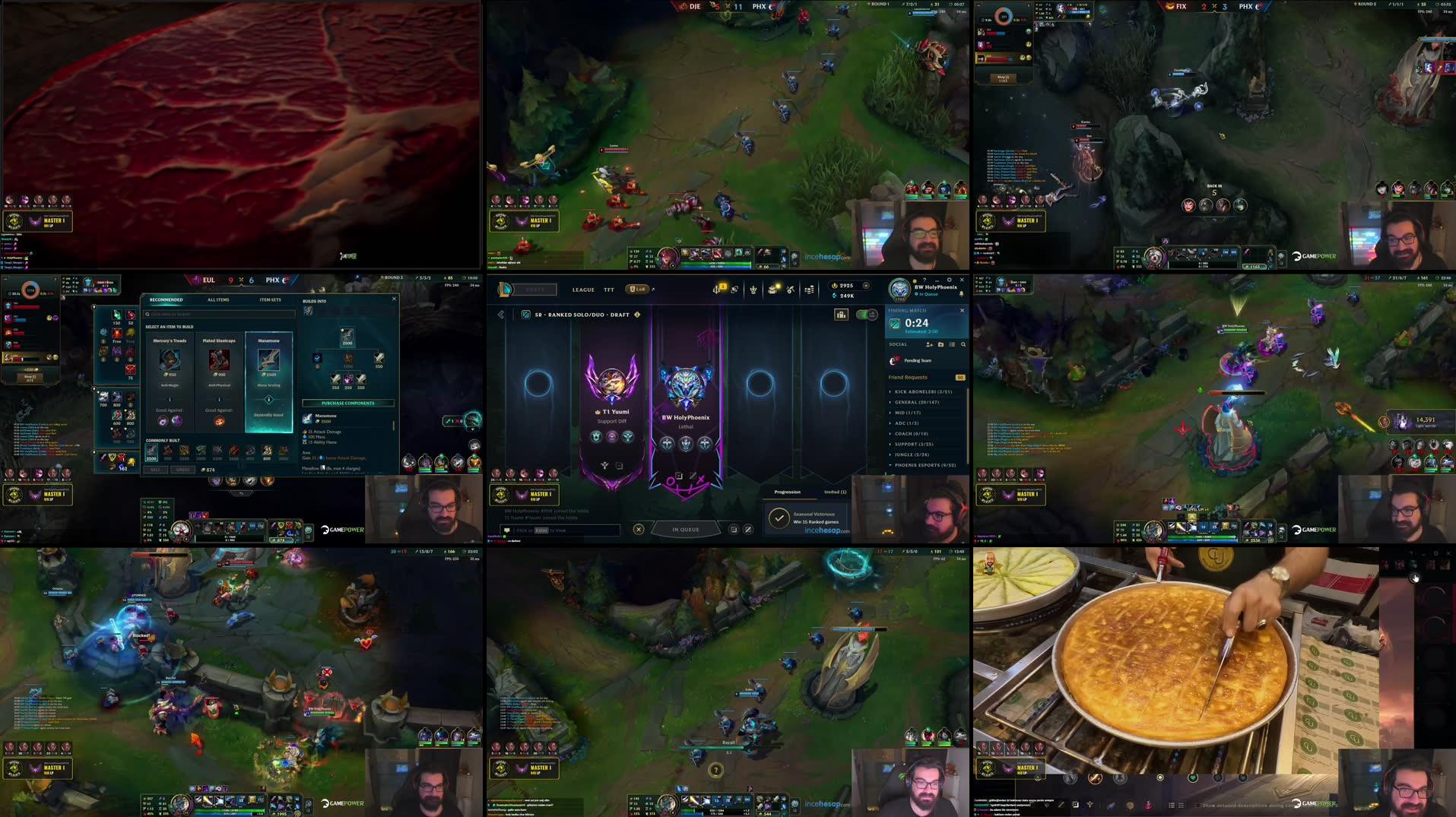Viewport: 1456px width, 817px height.
Task: Click the Mercury's Treads item icon
Action: click(170, 360)
